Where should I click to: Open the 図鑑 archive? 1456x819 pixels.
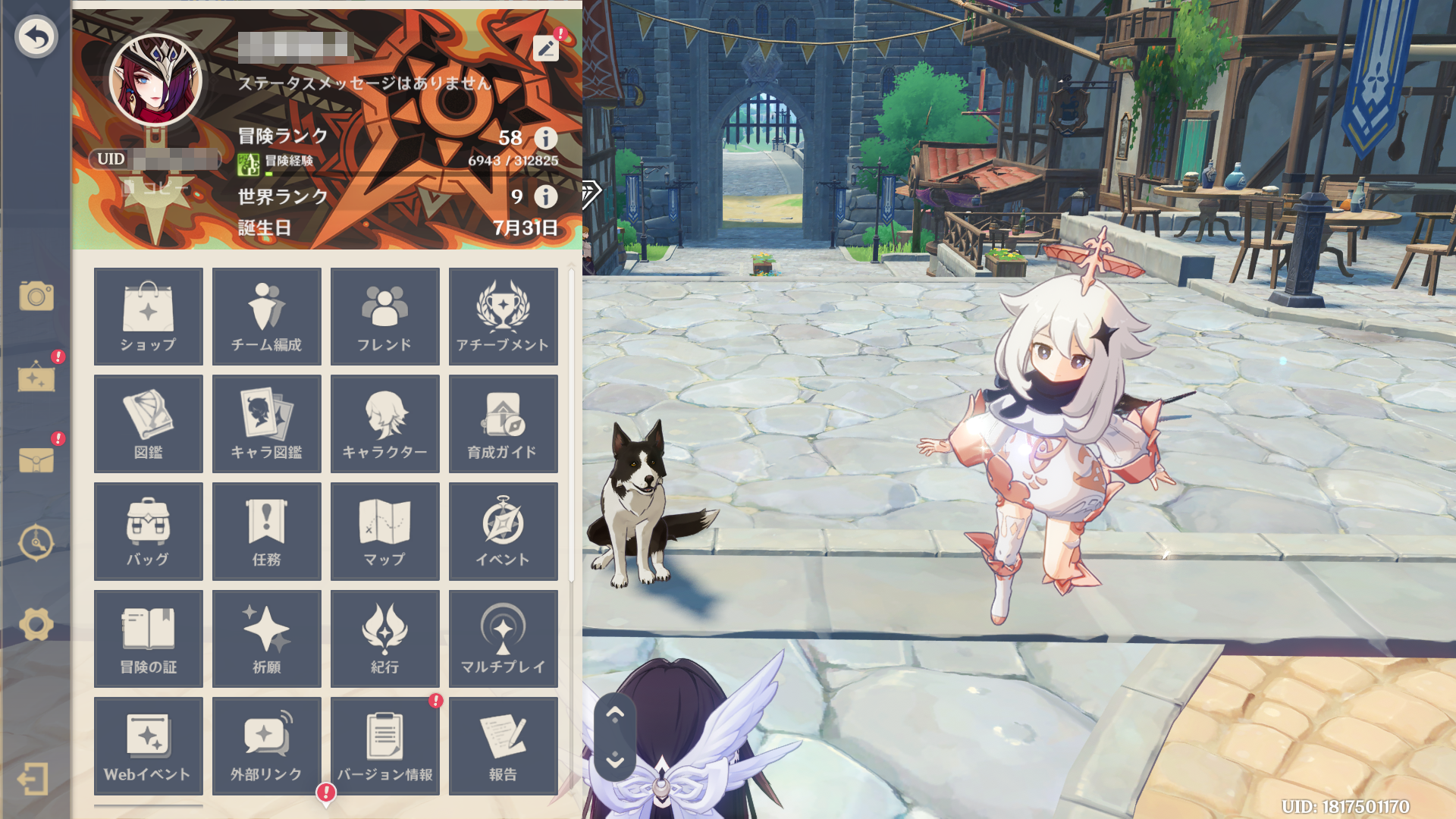149,424
